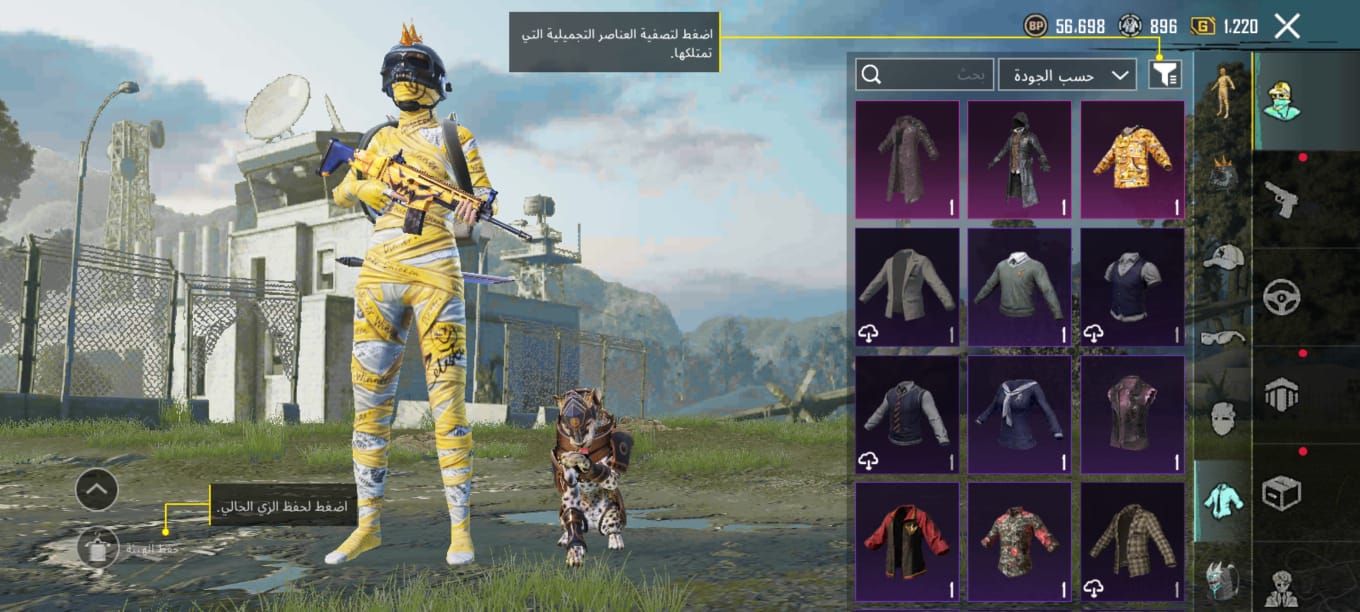Close the inventory screen with the X
This screenshot has width=1360, height=612.
pyautogui.click(x=1287, y=27)
